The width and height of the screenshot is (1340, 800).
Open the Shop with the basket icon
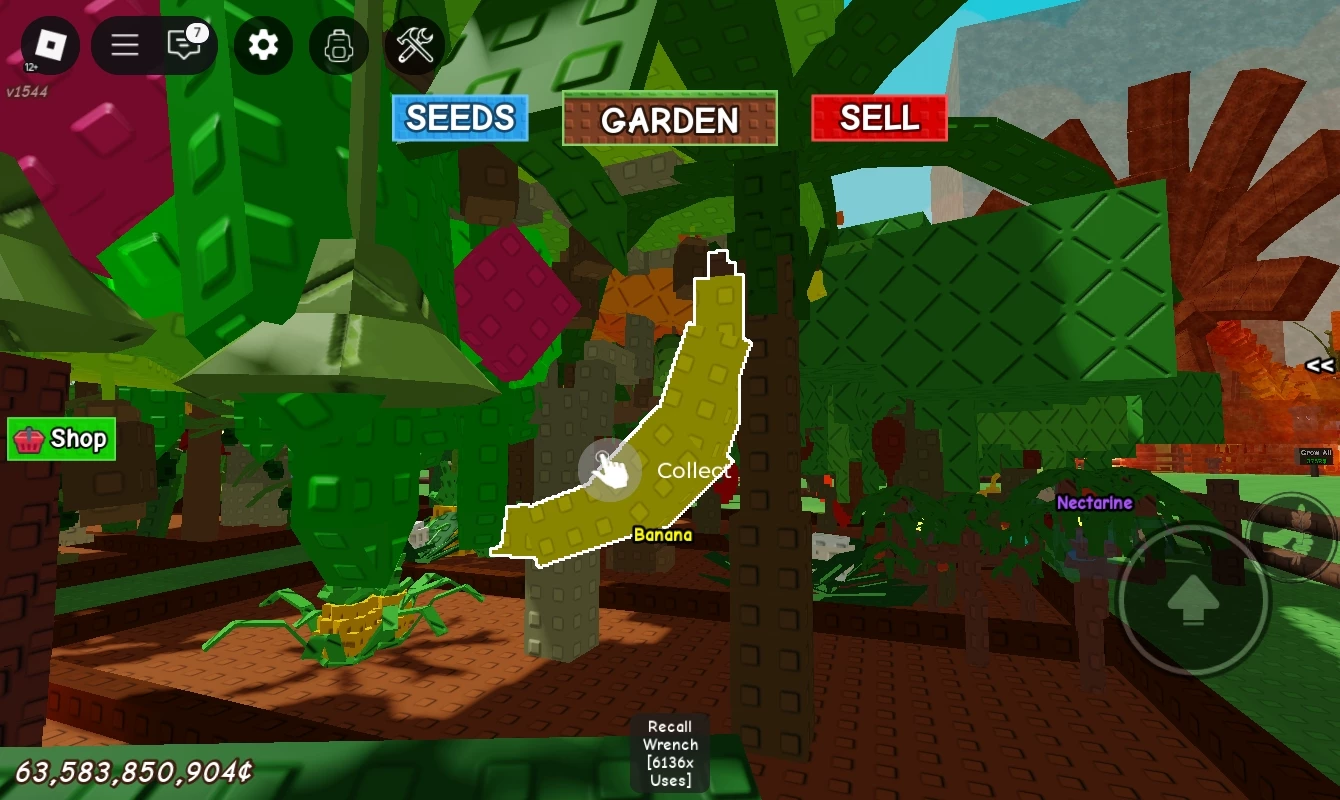point(61,439)
